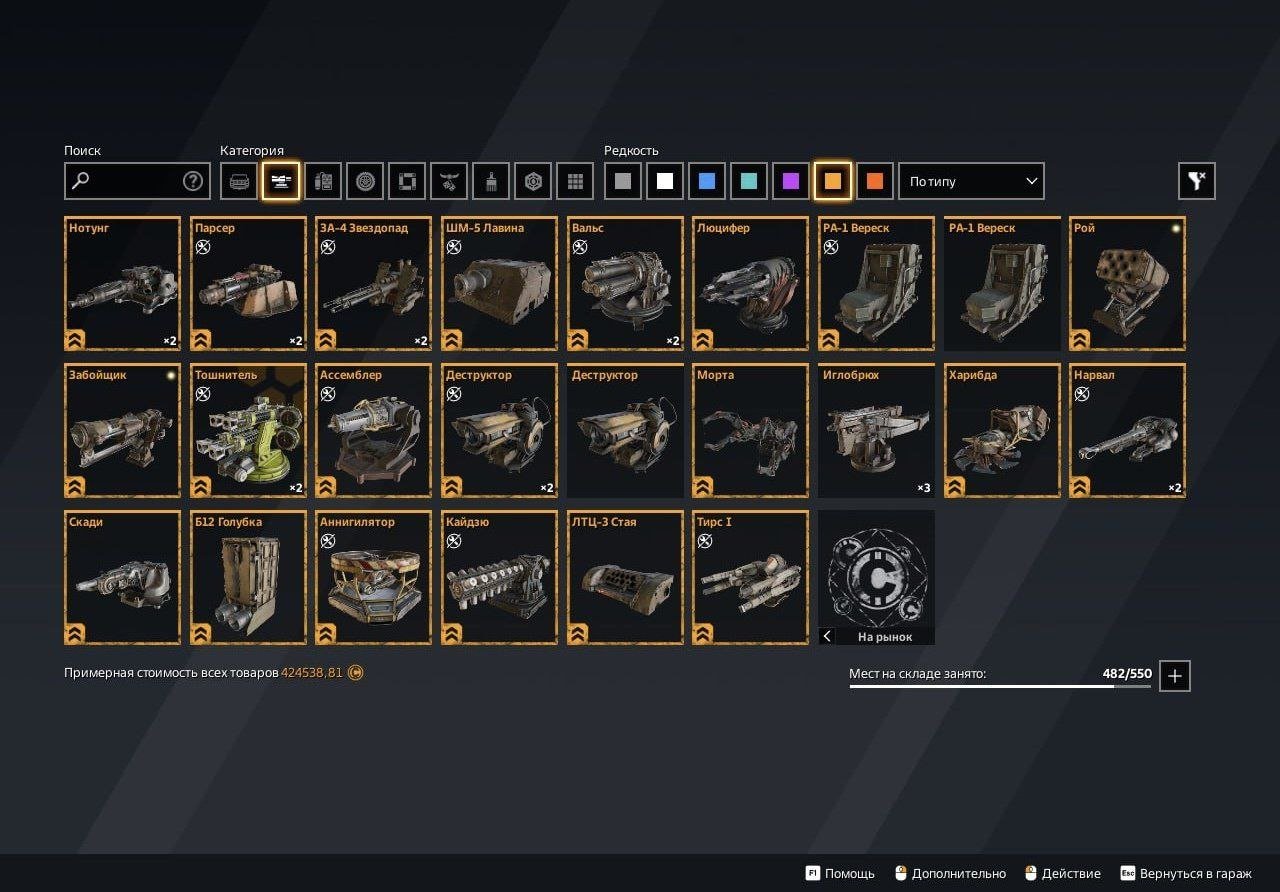Select the Харибда weapon tile
The width and height of the screenshot is (1280, 892).
(1002, 431)
